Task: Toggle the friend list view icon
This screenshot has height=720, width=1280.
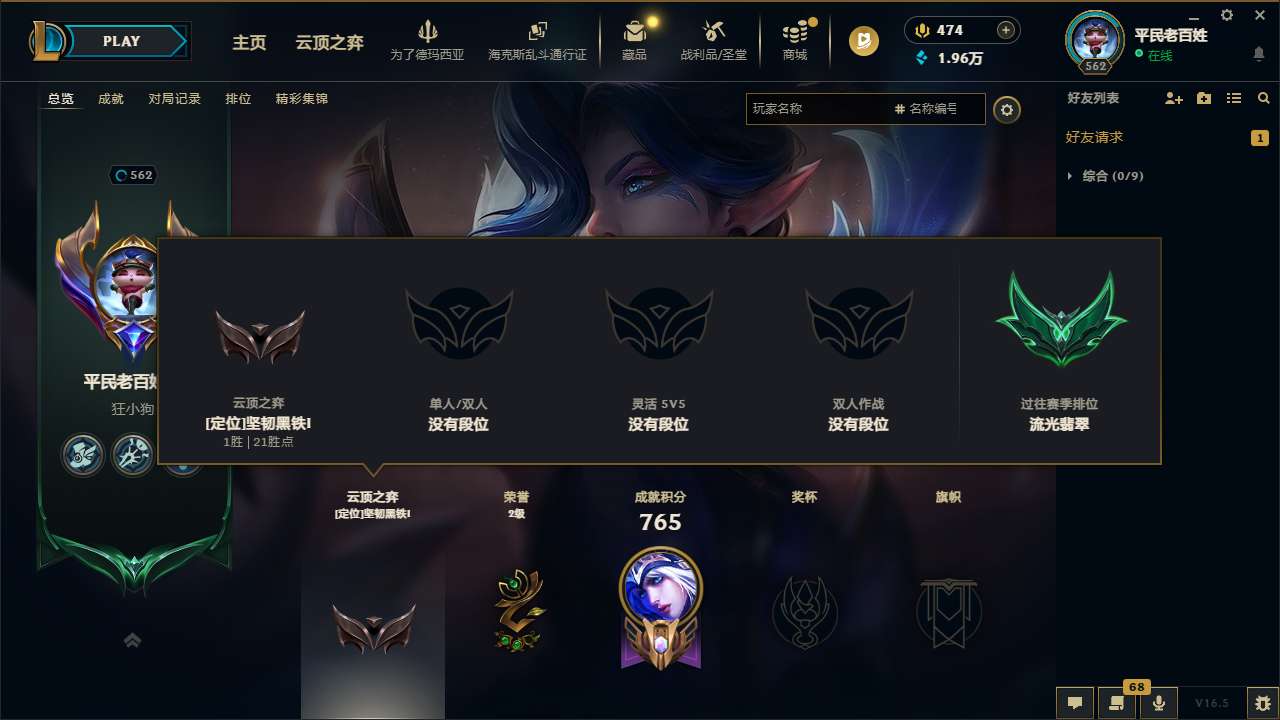Action: click(x=1235, y=98)
